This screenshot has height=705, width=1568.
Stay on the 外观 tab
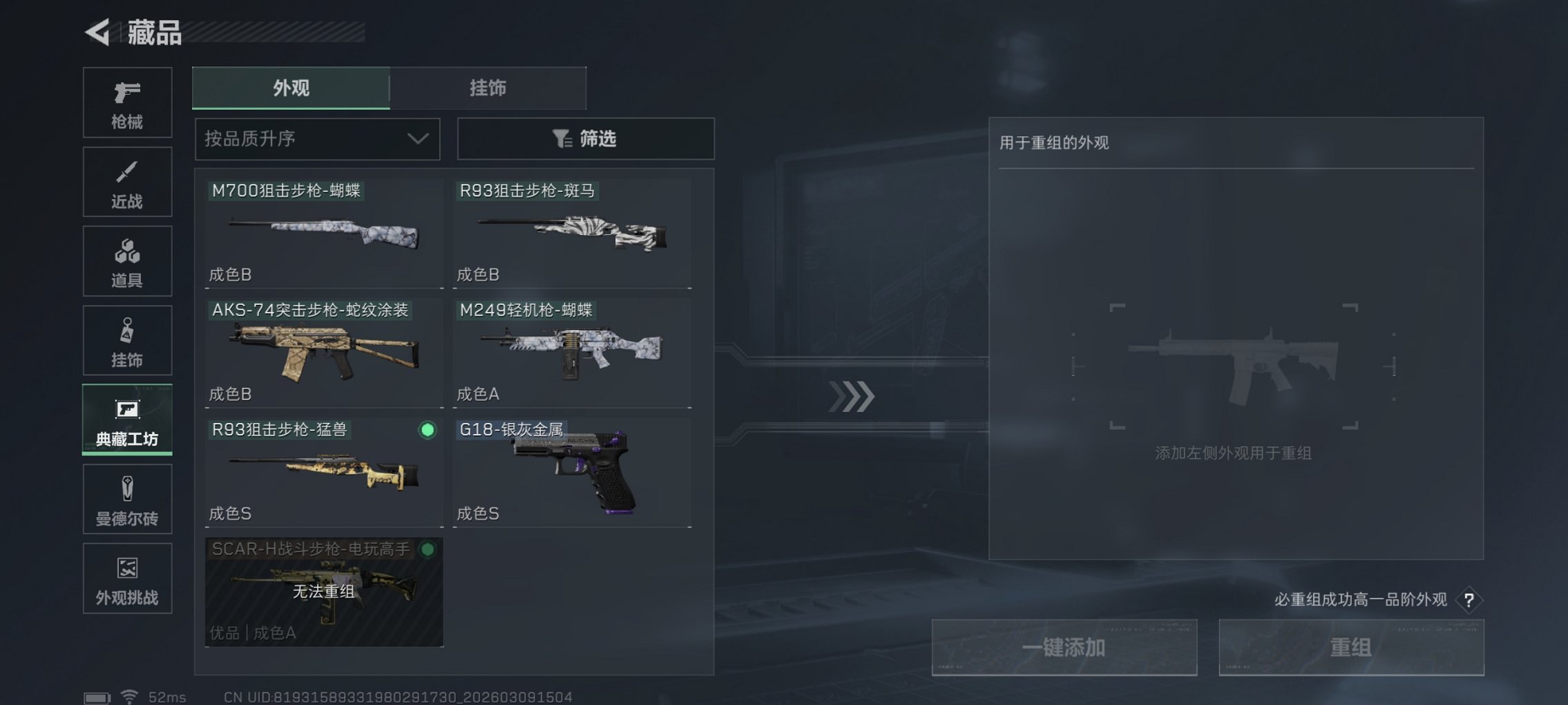290,88
